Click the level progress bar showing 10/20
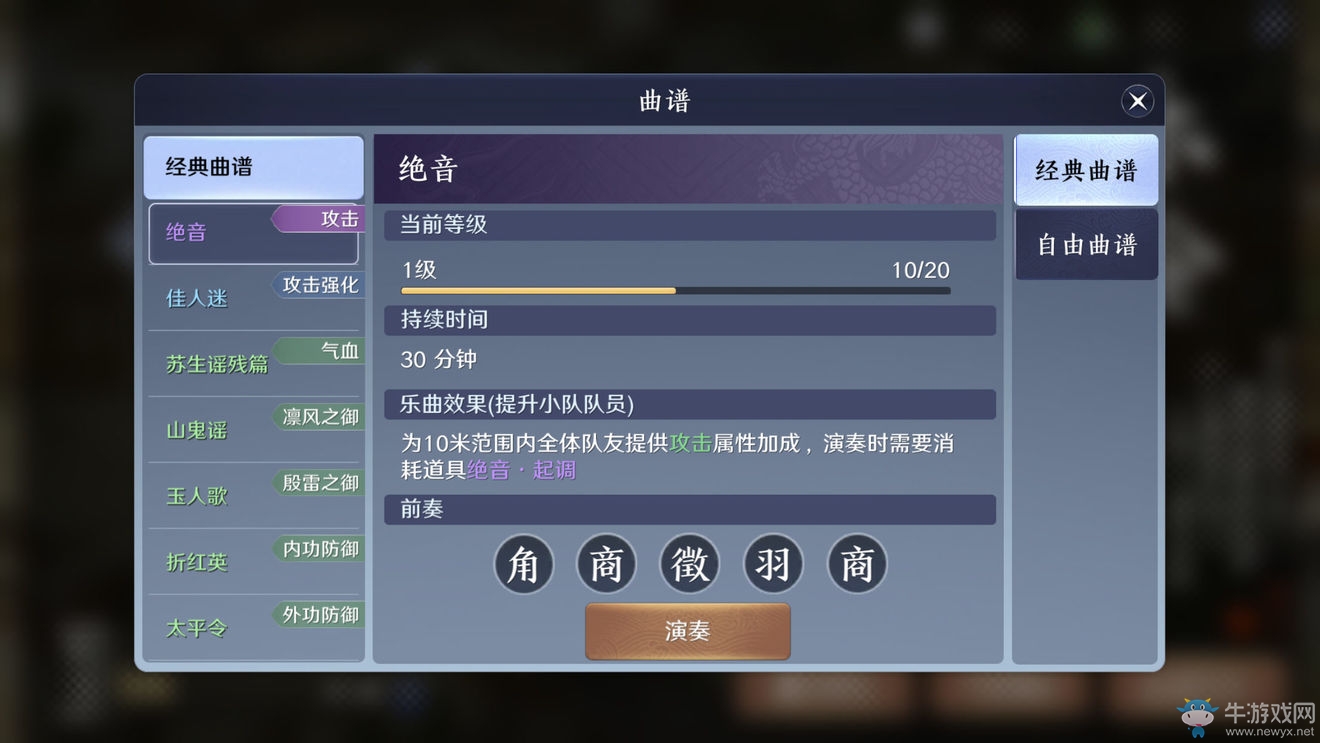Viewport: 1320px width, 743px height. point(675,290)
